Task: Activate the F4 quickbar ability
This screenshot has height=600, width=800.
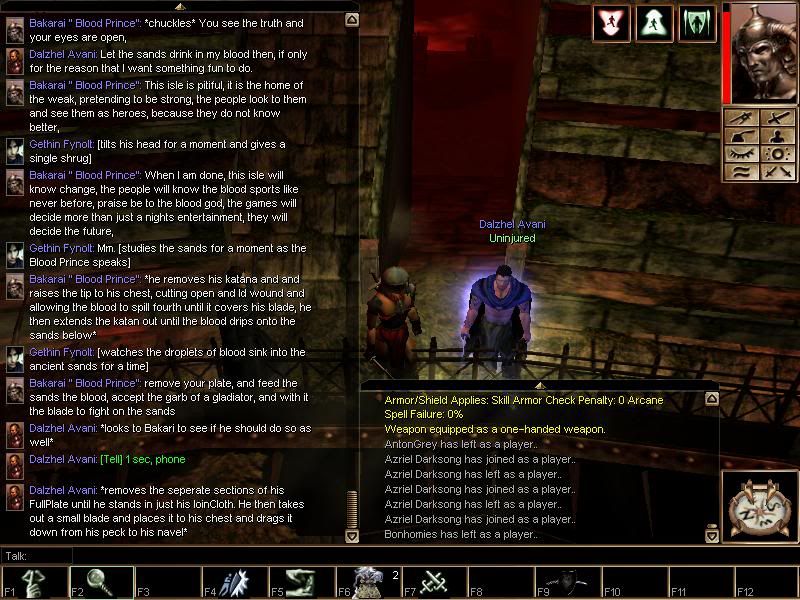Action: coord(235,582)
